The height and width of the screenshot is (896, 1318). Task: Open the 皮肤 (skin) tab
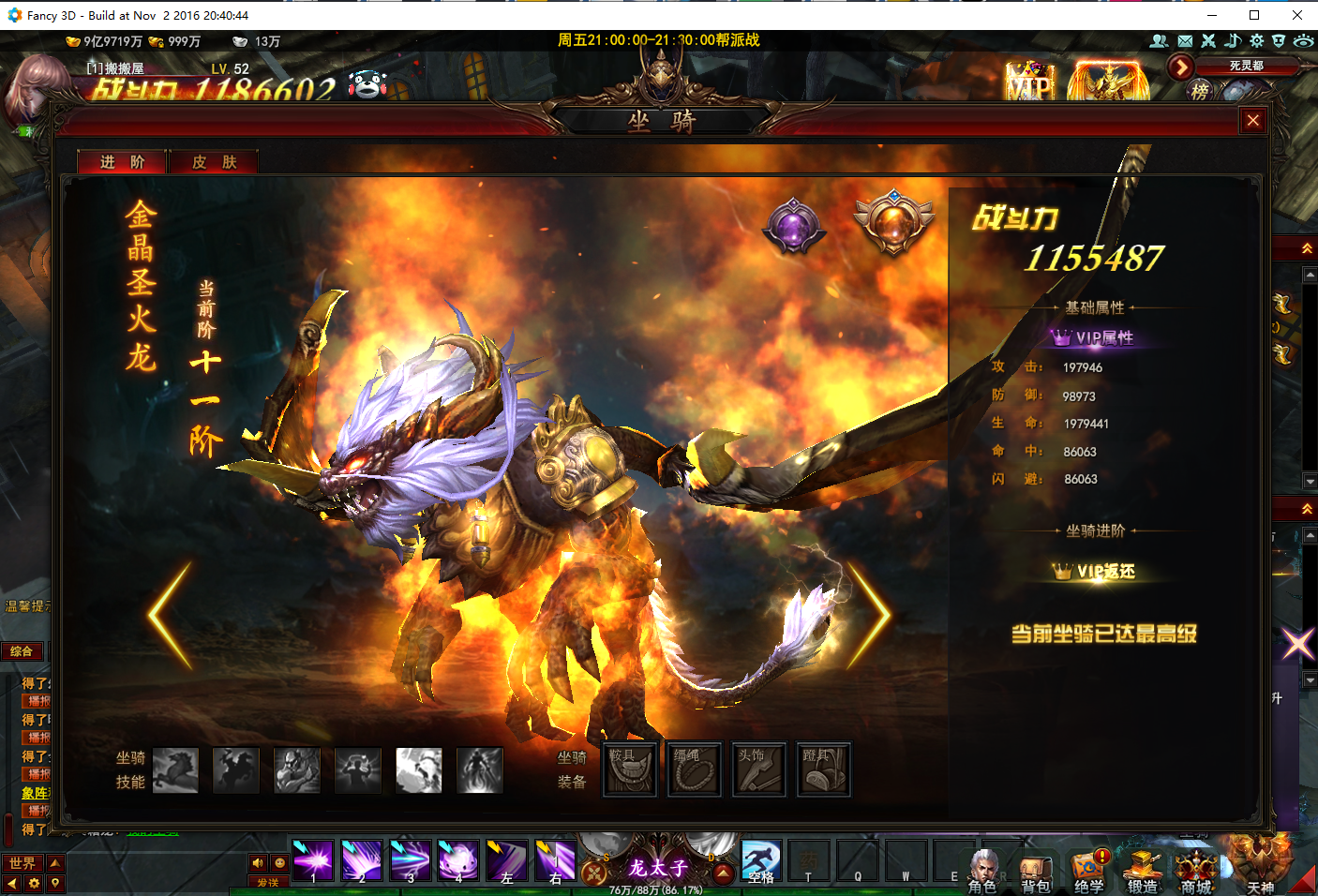214,162
